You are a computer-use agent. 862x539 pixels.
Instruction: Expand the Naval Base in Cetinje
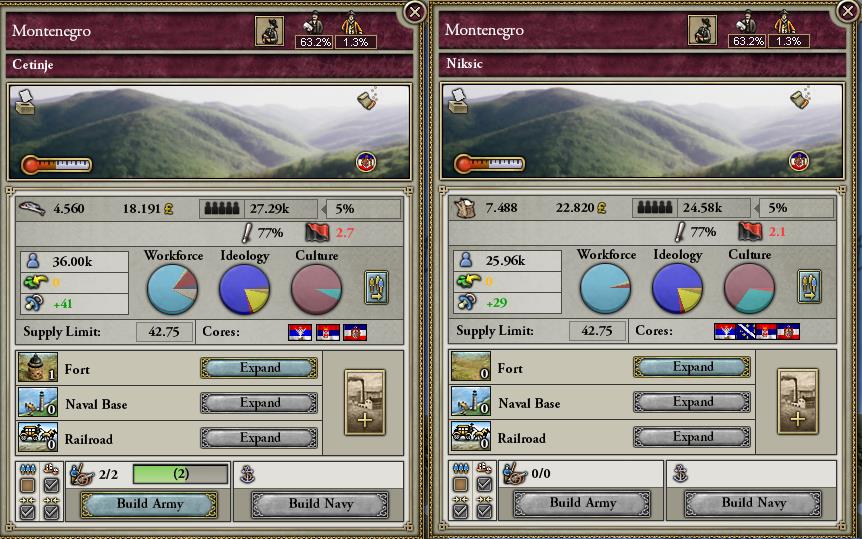pyautogui.click(x=260, y=403)
